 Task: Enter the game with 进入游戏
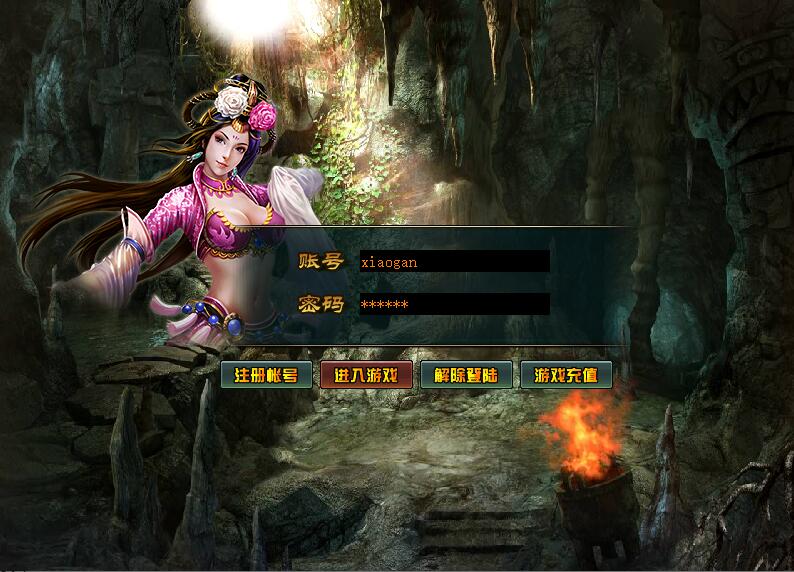[x=366, y=376]
